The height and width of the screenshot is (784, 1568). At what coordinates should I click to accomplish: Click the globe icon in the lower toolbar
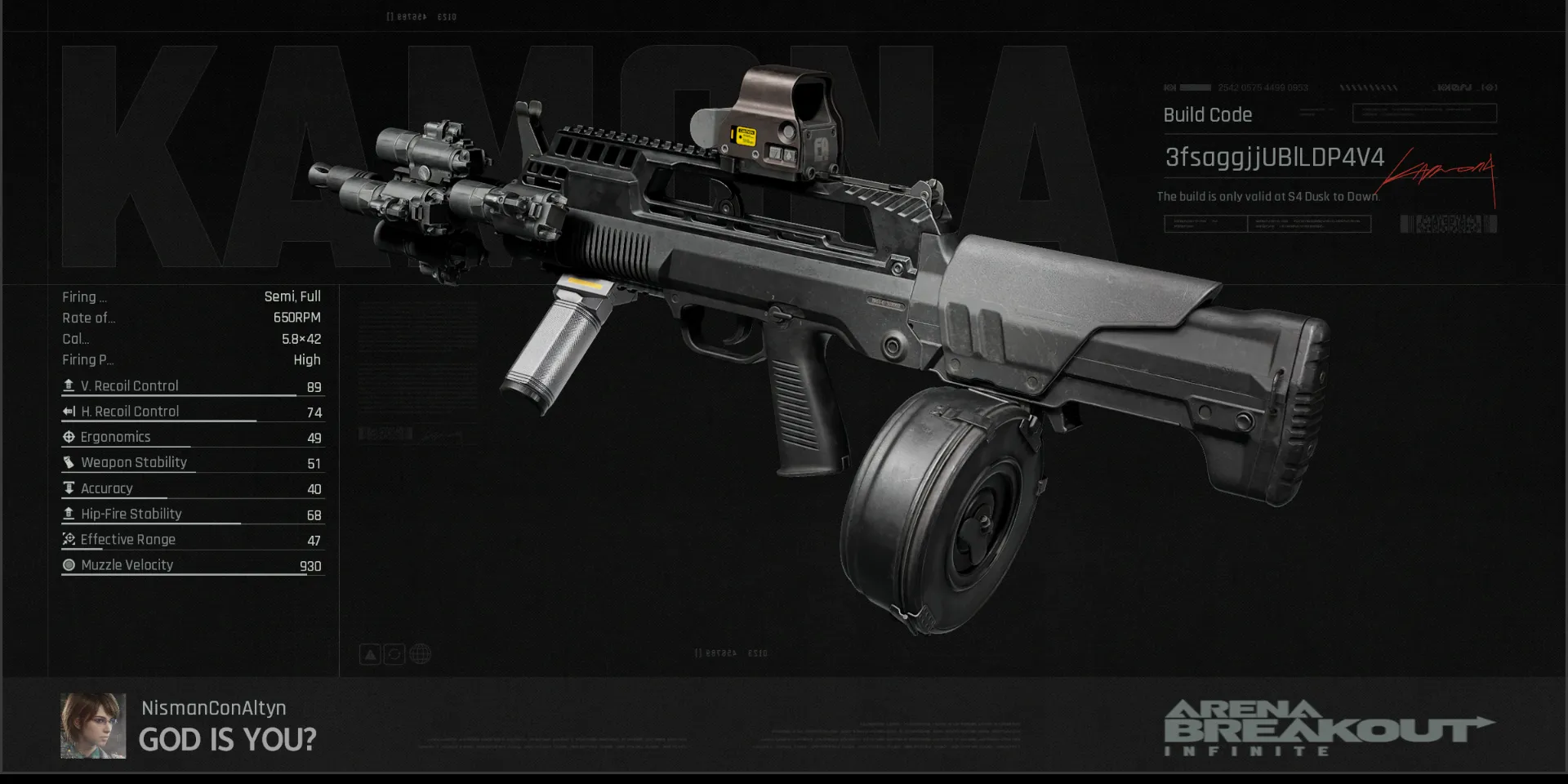click(x=420, y=653)
